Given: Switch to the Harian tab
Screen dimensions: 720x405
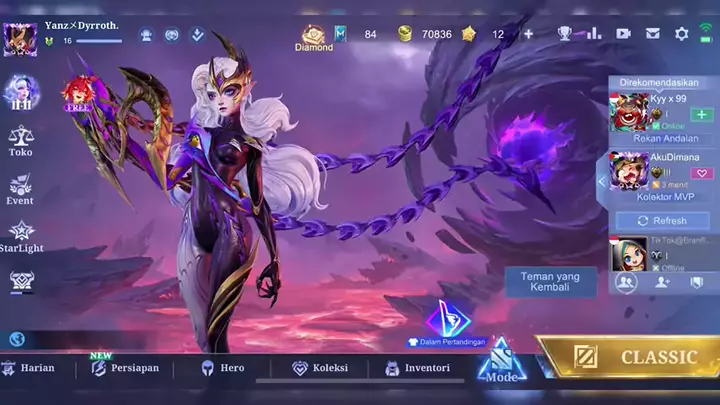Looking at the screenshot, I should tap(28, 368).
